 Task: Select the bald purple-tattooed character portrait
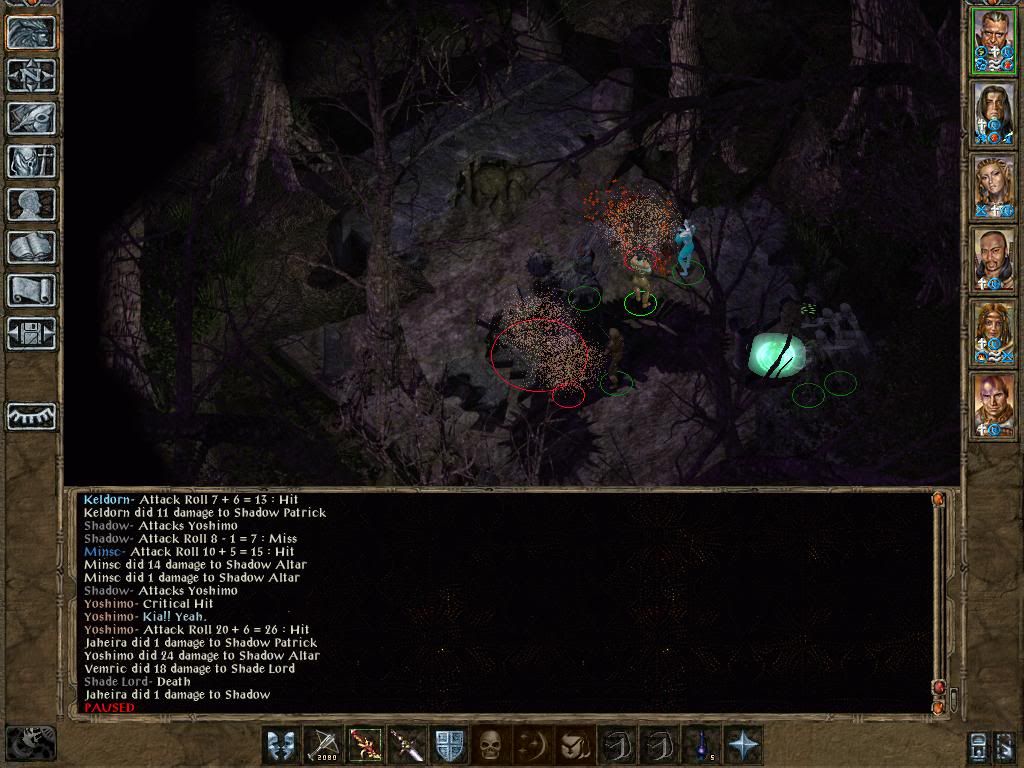(994, 405)
